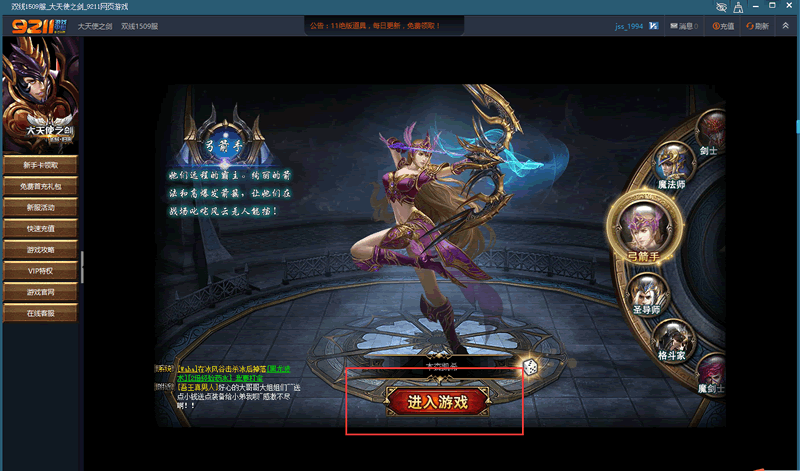Show 新服活动 new server events
The image size is (800, 471).
41,207
